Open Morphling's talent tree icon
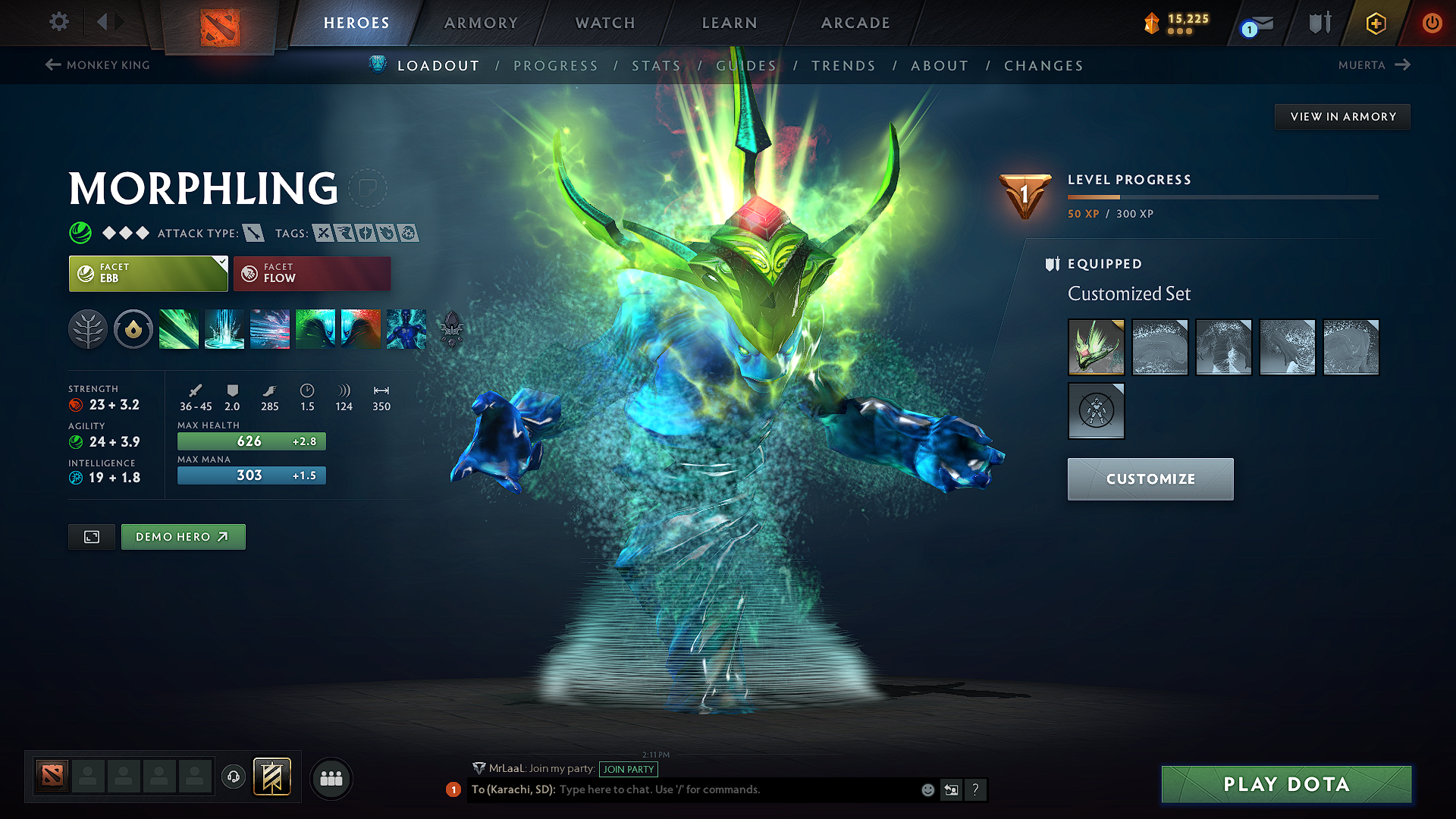 click(x=87, y=329)
